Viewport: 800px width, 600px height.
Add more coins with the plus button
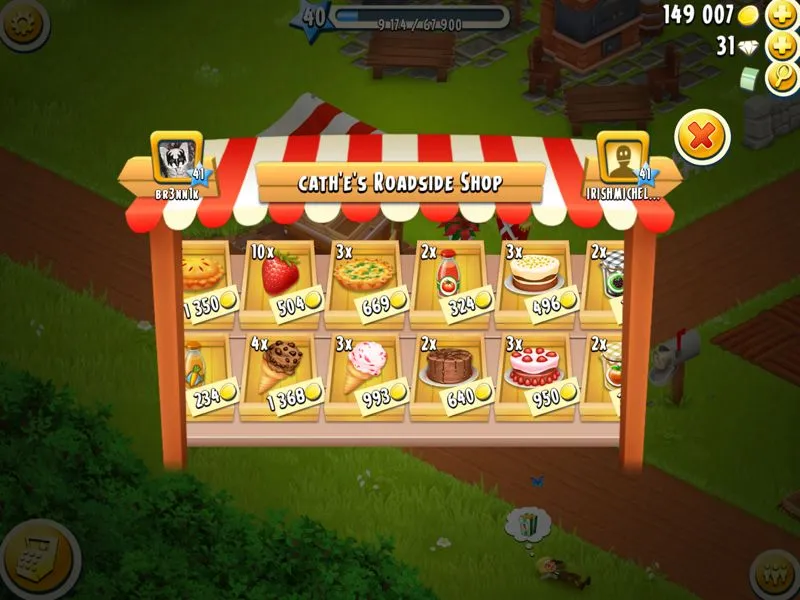781,15
